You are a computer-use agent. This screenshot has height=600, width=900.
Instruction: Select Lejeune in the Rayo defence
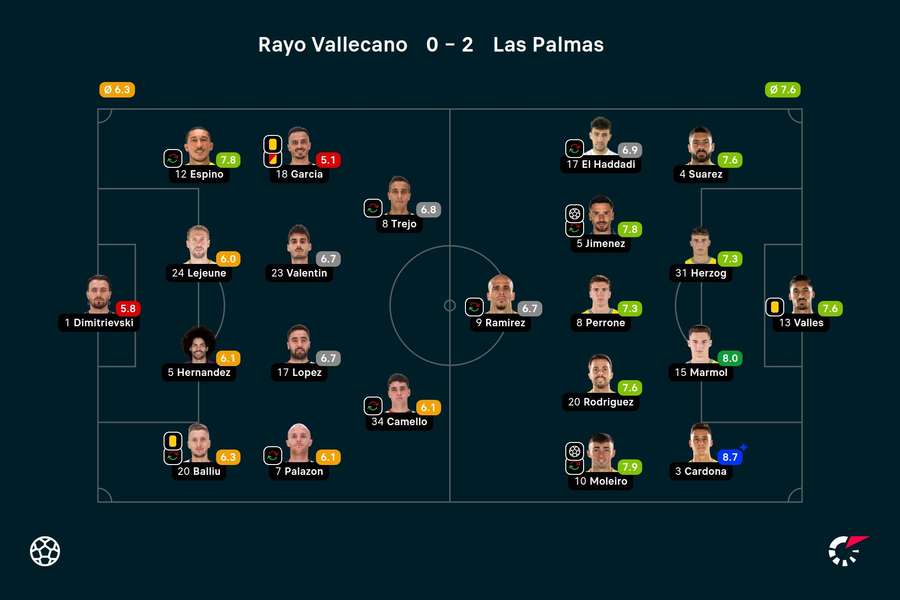click(199, 245)
